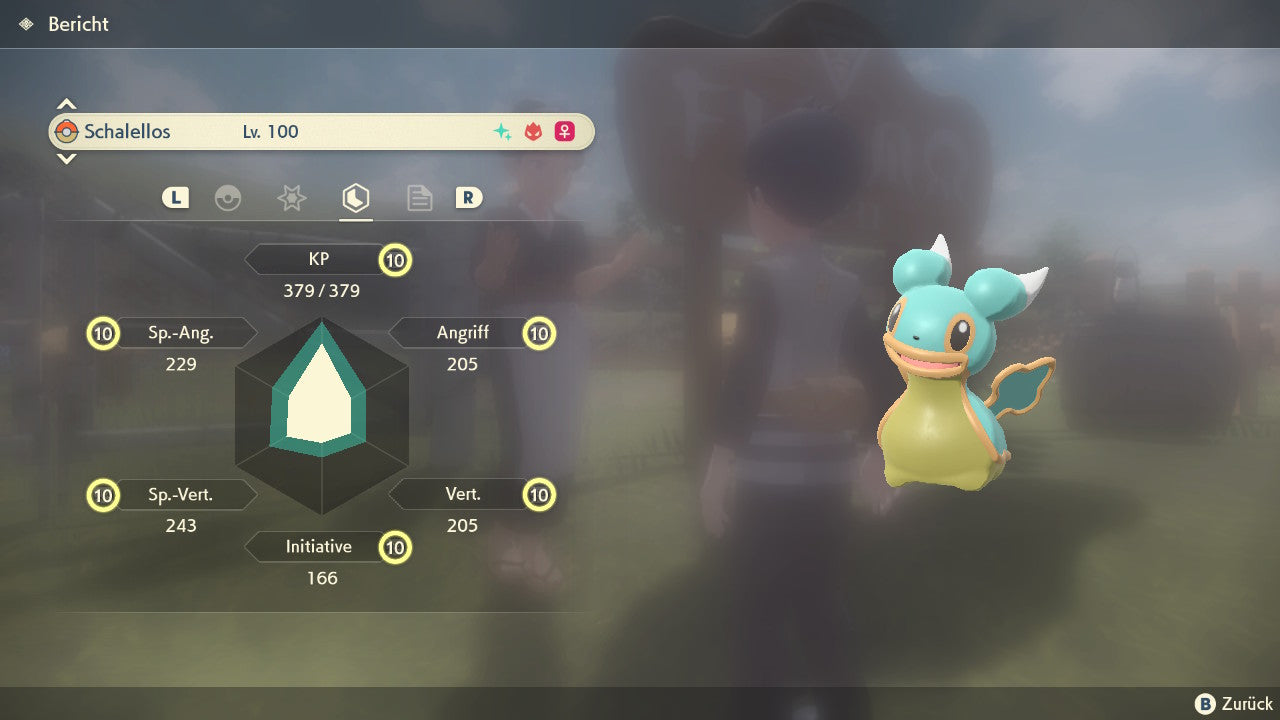The image size is (1280, 720).
Task: Open the starburst moves tab
Action: pyautogui.click(x=291, y=198)
